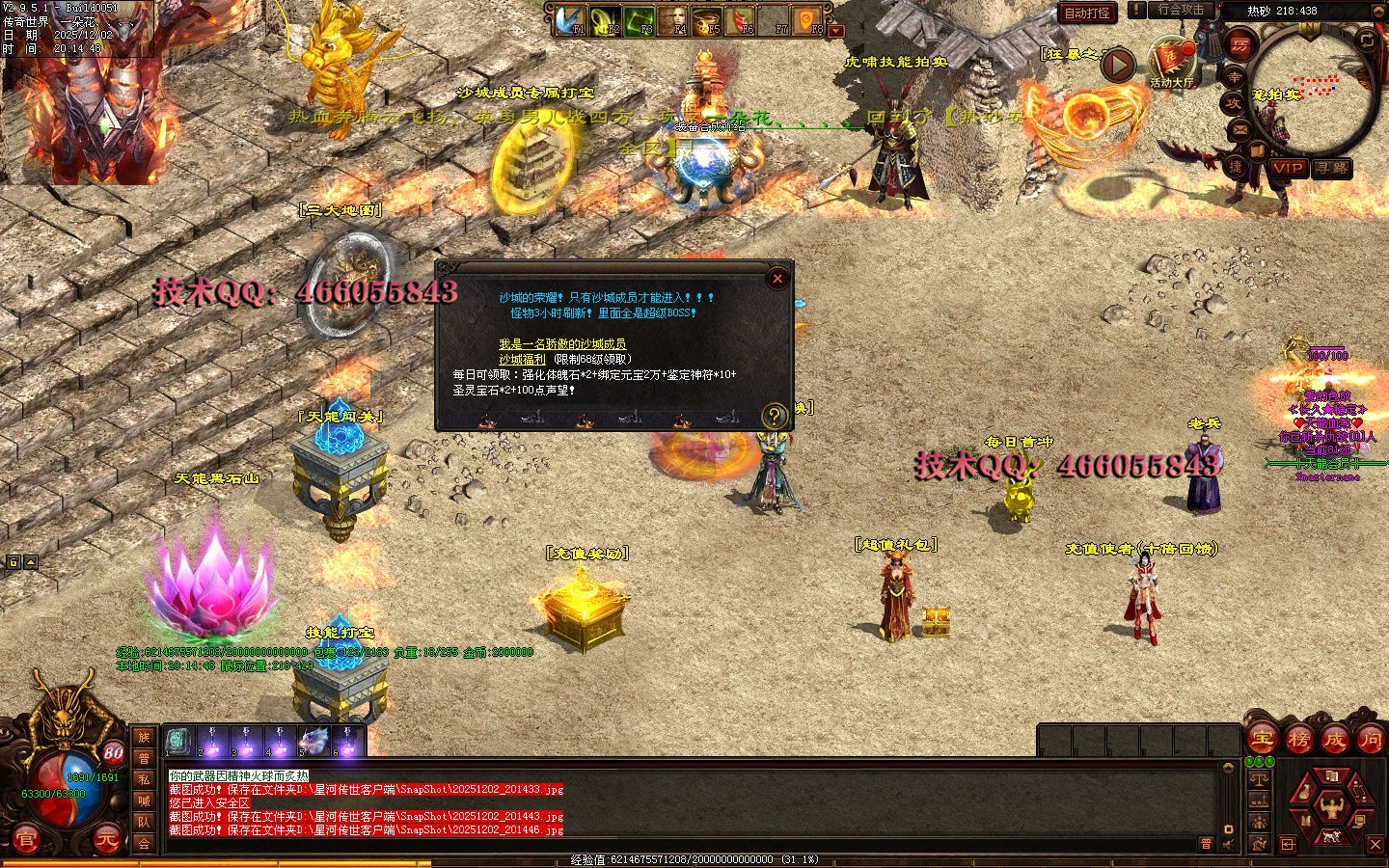1389x868 pixels.
Task: Toggle the 自动打怪 auto-fight button
Action: (1087, 13)
